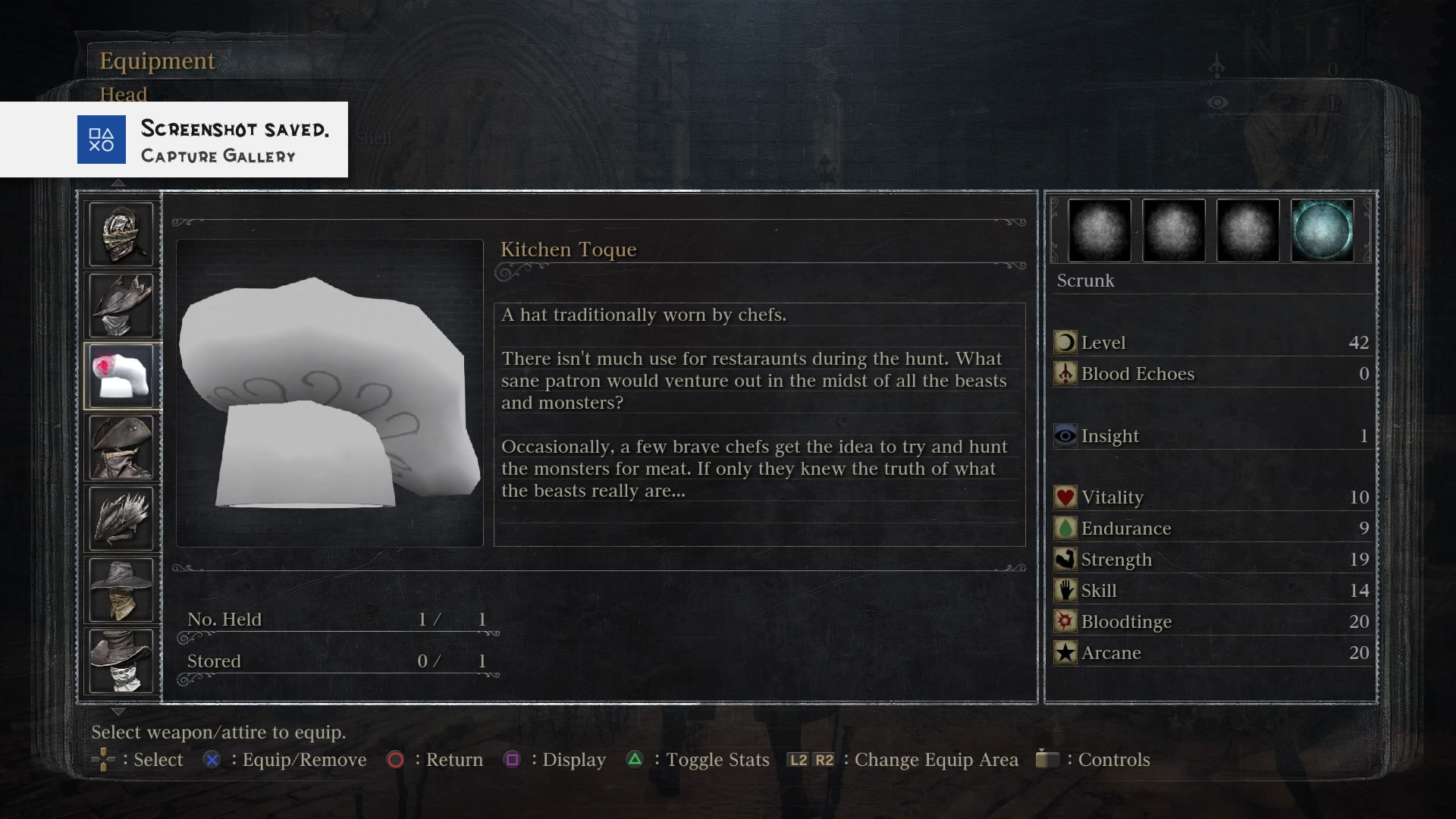The image size is (1456, 819).
Task: Click the glowing blue Caryll rune slot
Action: 1323,231
